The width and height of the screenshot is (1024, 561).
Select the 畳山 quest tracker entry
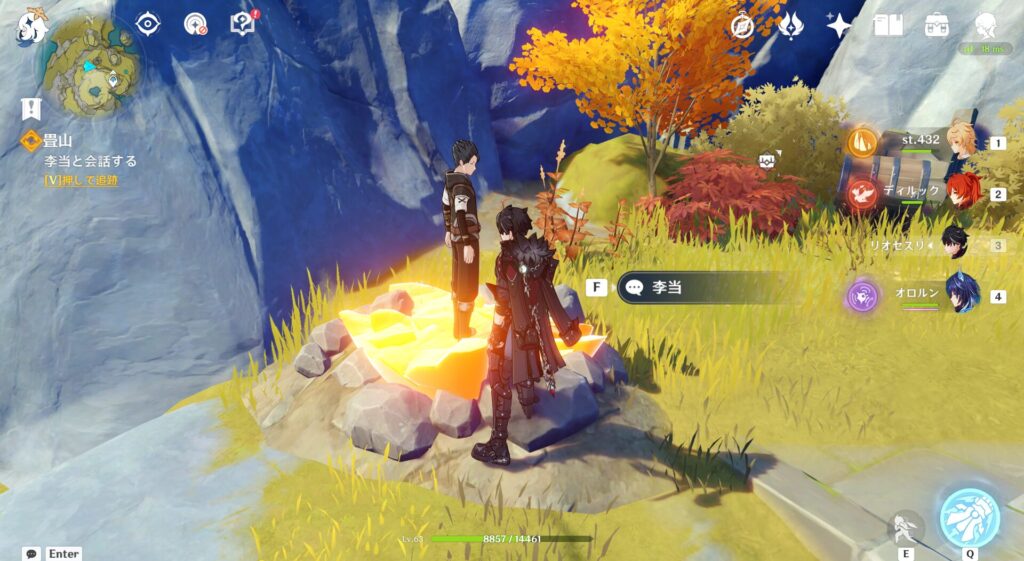tap(60, 142)
